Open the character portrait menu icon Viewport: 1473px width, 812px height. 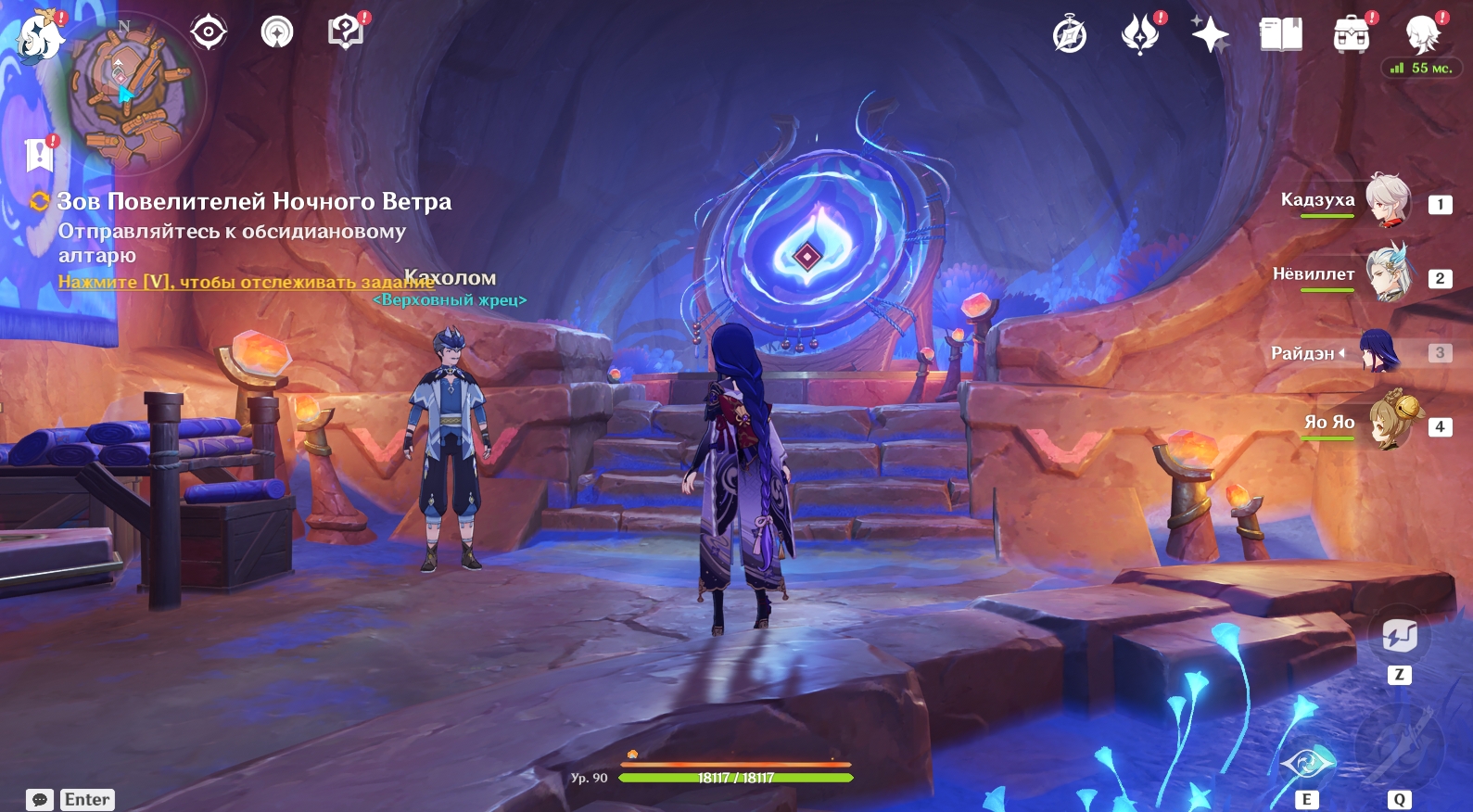pos(1421,36)
